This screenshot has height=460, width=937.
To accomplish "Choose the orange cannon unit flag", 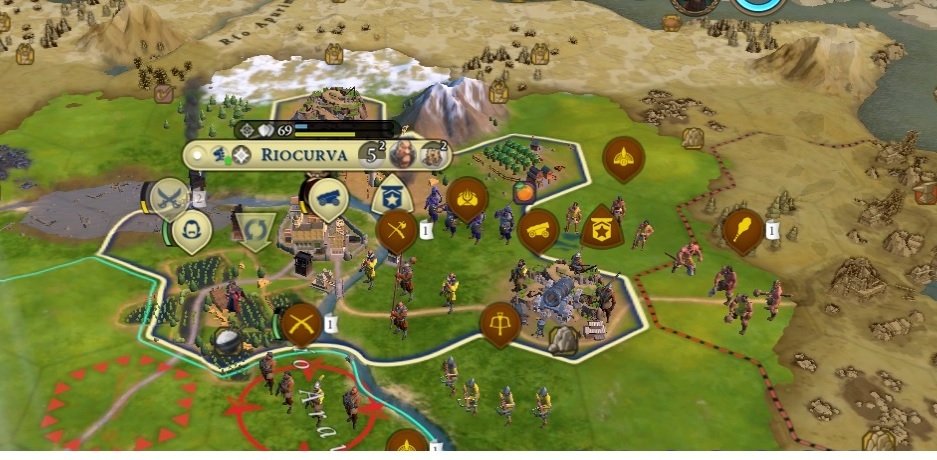I will (538, 229).
